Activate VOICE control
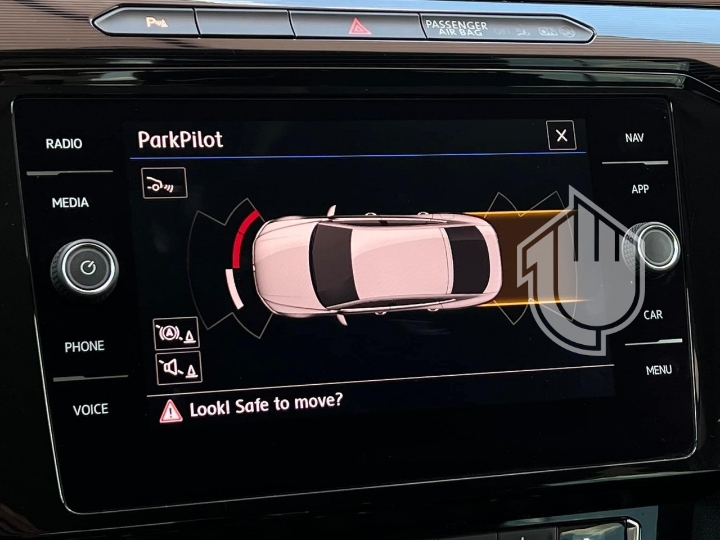 click(x=90, y=409)
